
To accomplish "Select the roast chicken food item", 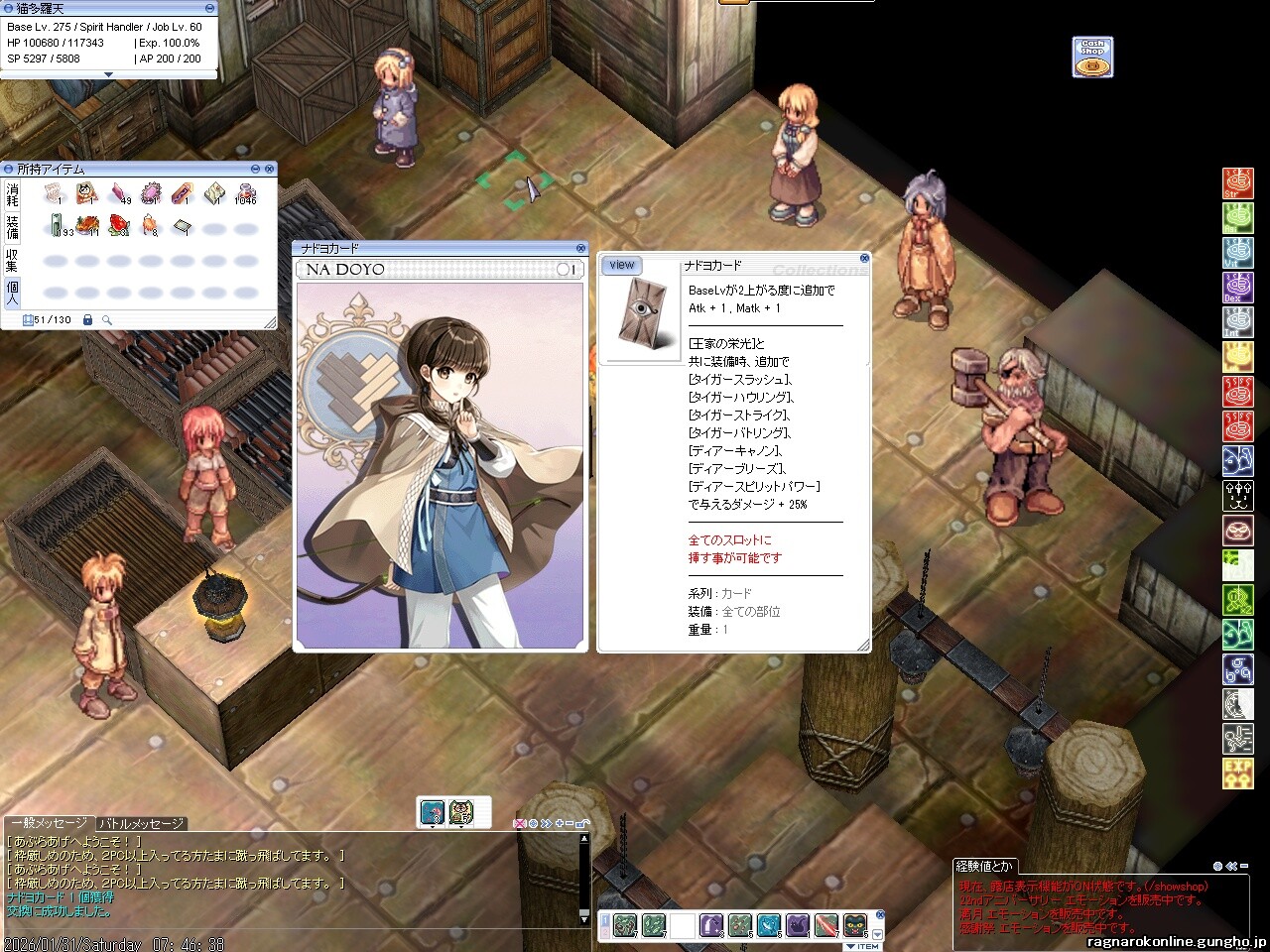I will tap(87, 227).
